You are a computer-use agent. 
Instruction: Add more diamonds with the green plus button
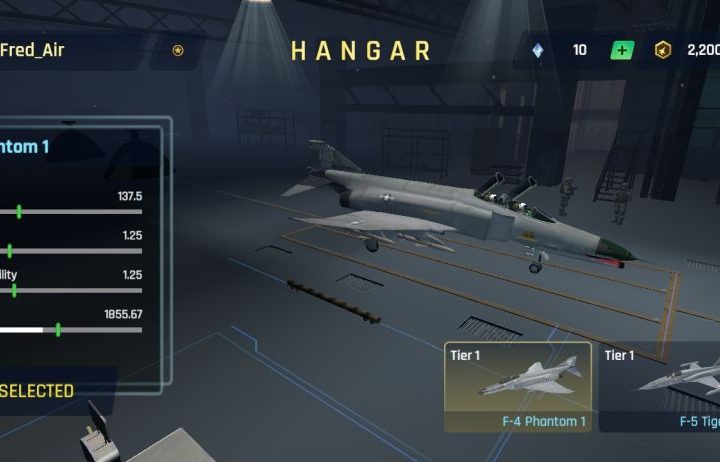pos(622,50)
